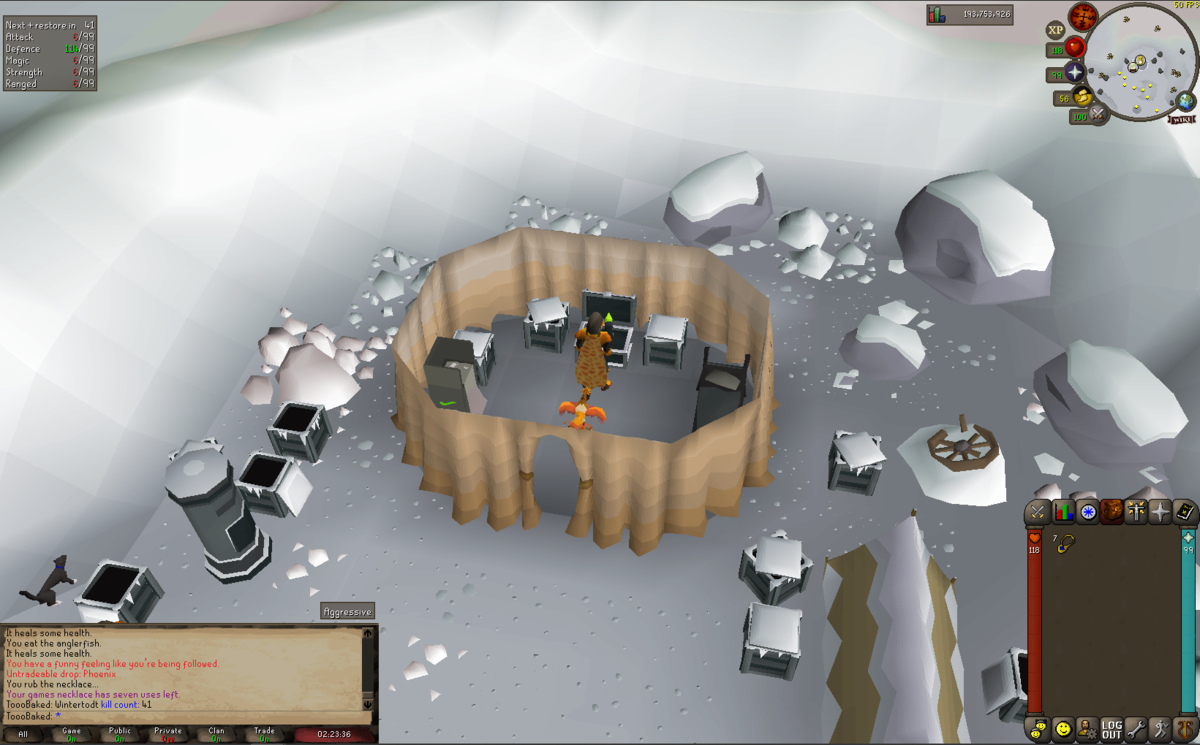Open the wrench Settings tab
The width and height of the screenshot is (1200, 745).
1136,728
